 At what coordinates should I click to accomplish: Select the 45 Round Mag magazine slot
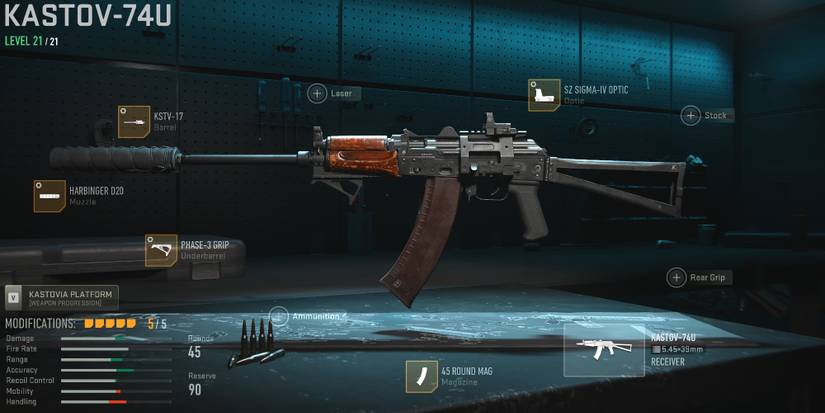coord(421,376)
